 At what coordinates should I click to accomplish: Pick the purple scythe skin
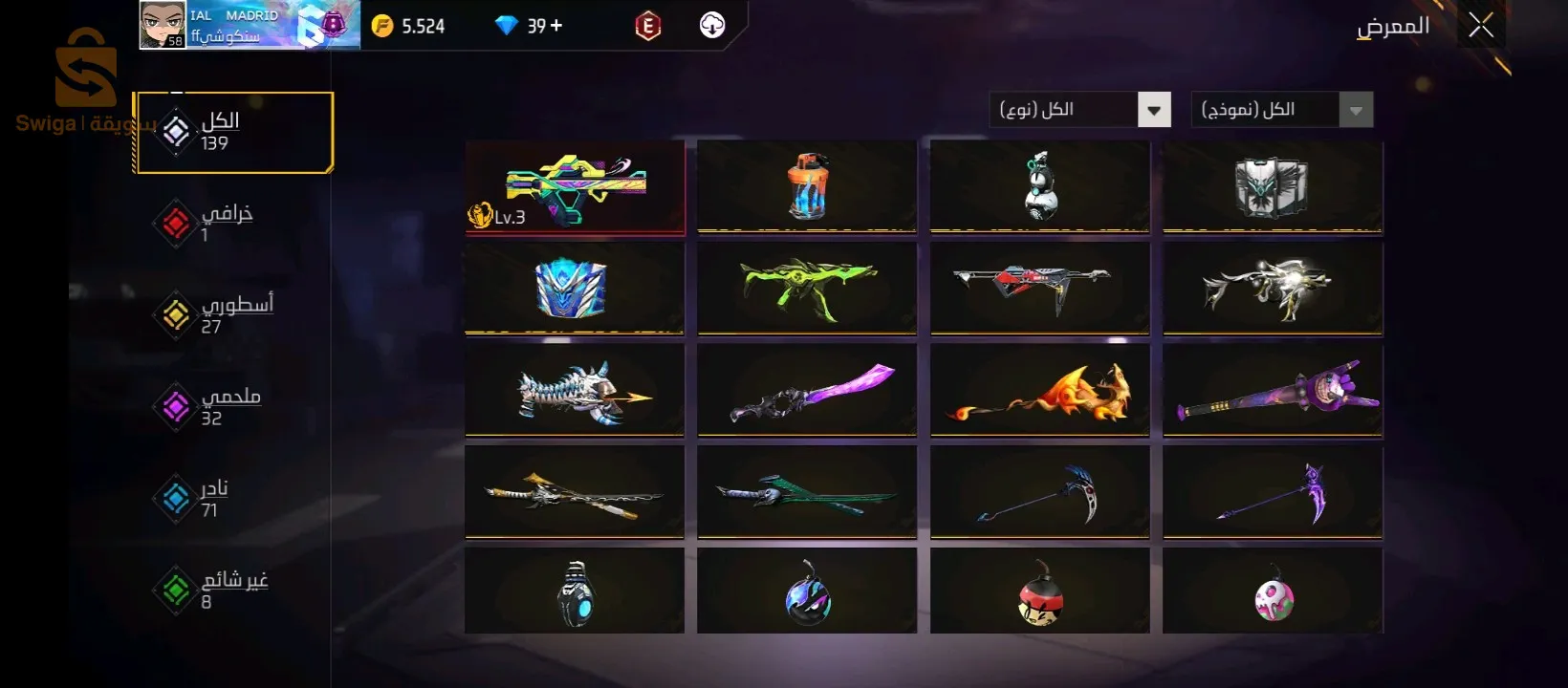(x=1273, y=491)
